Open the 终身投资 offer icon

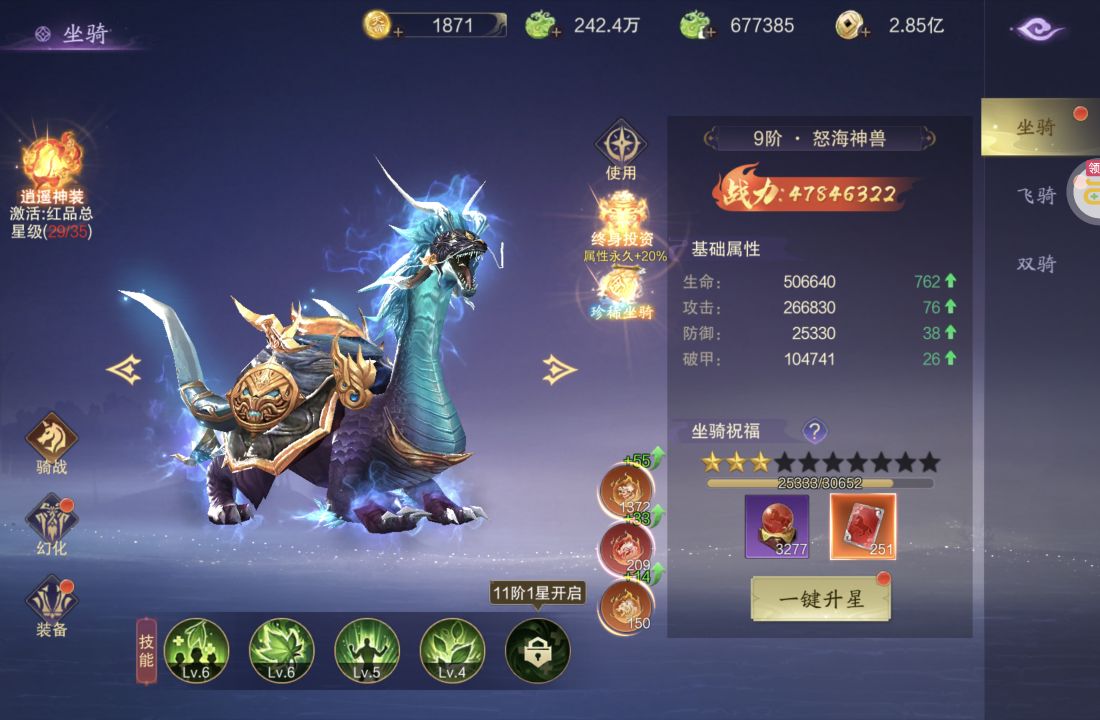620,221
